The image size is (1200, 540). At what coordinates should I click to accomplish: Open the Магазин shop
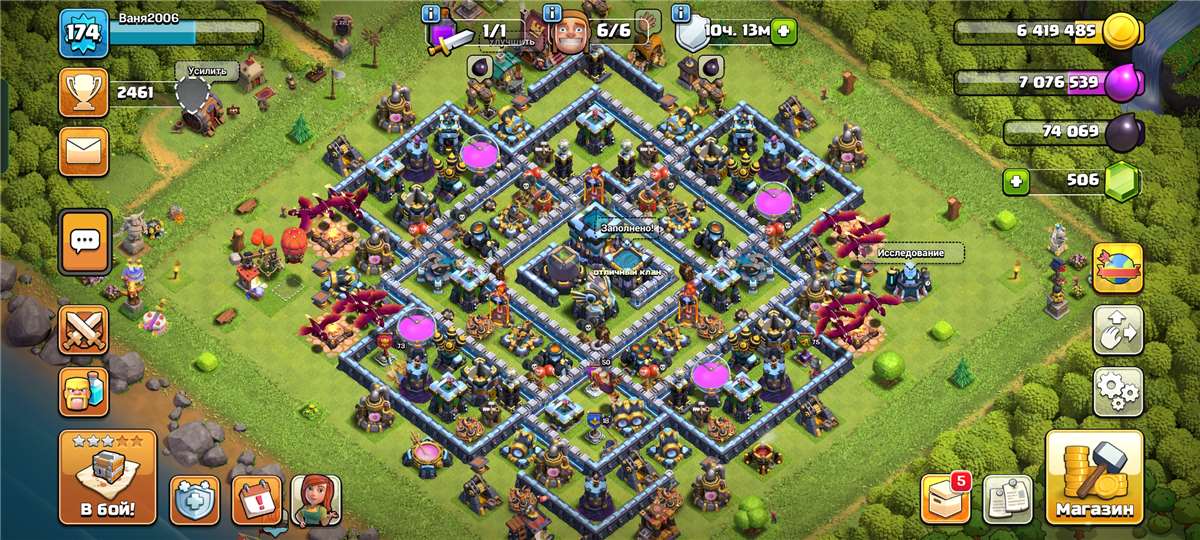coord(1095,478)
